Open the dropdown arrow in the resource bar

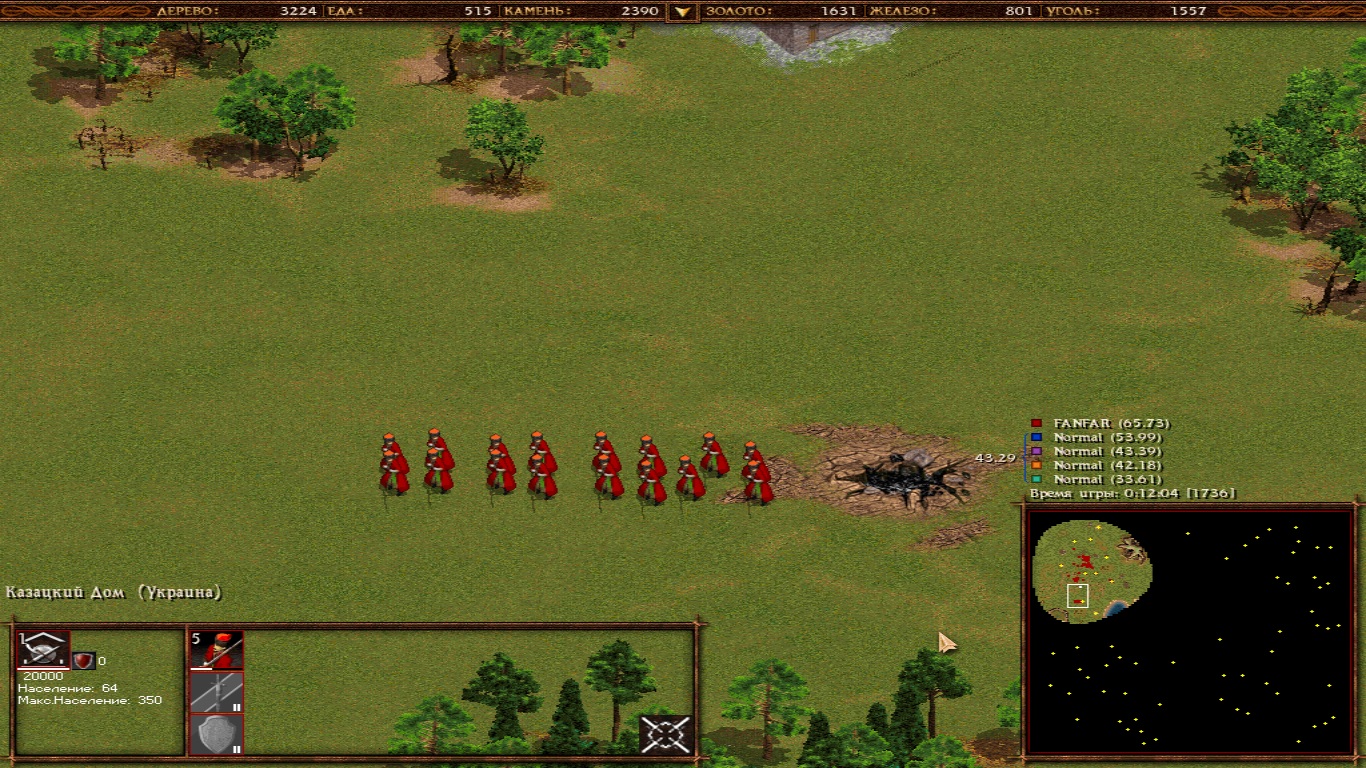tap(683, 12)
